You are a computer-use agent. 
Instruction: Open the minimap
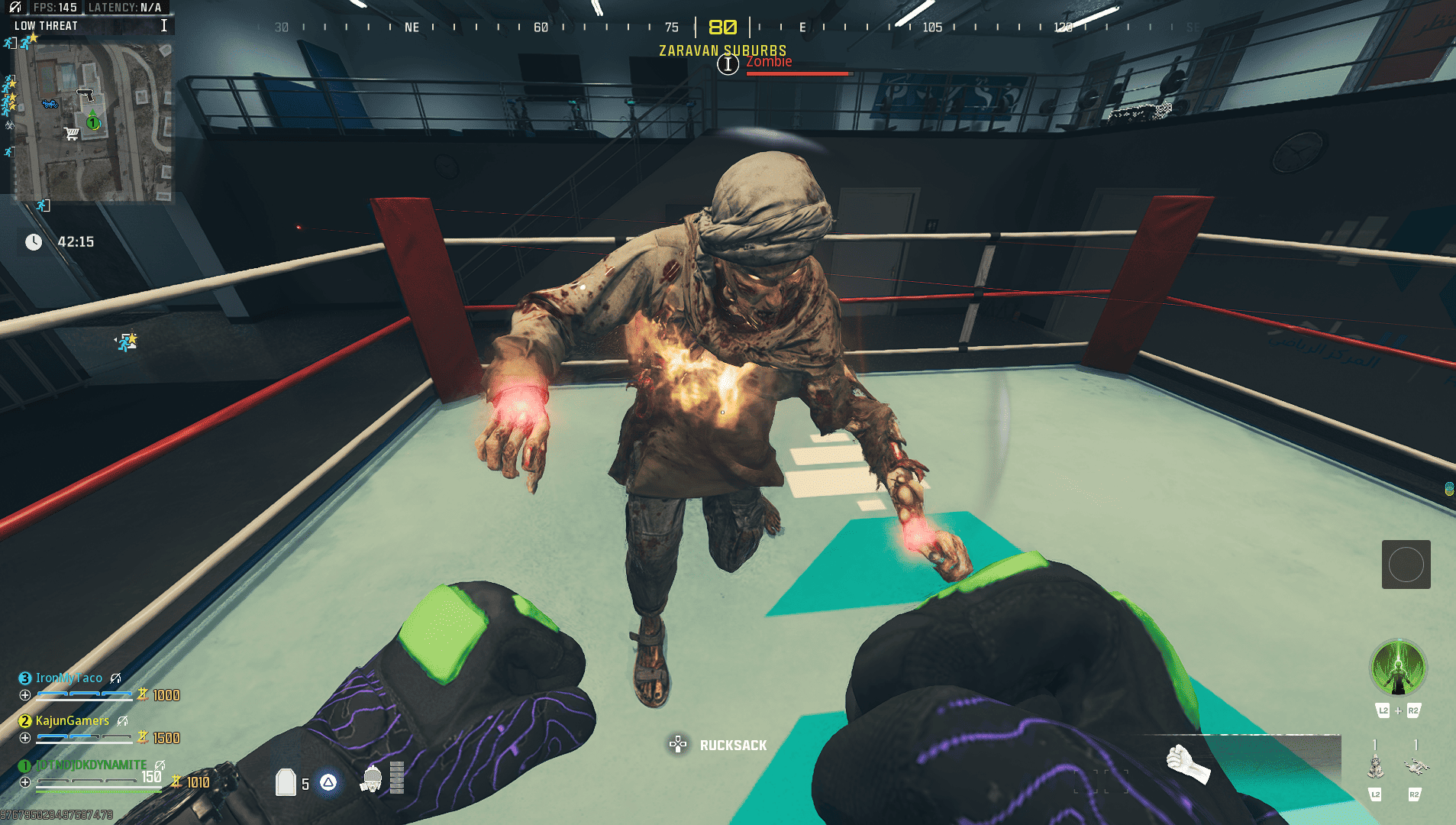click(93, 122)
